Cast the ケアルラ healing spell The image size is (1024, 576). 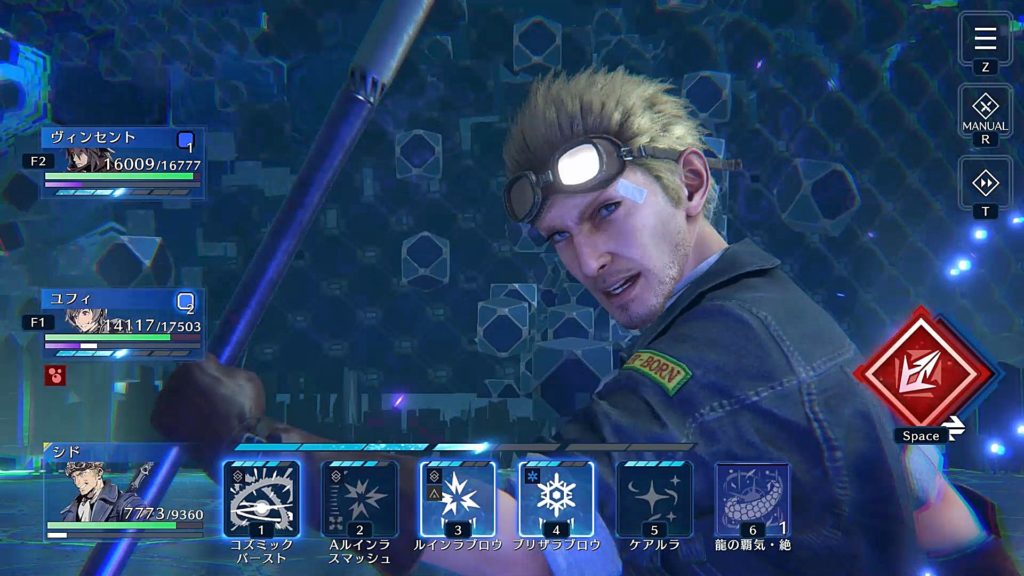click(653, 498)
